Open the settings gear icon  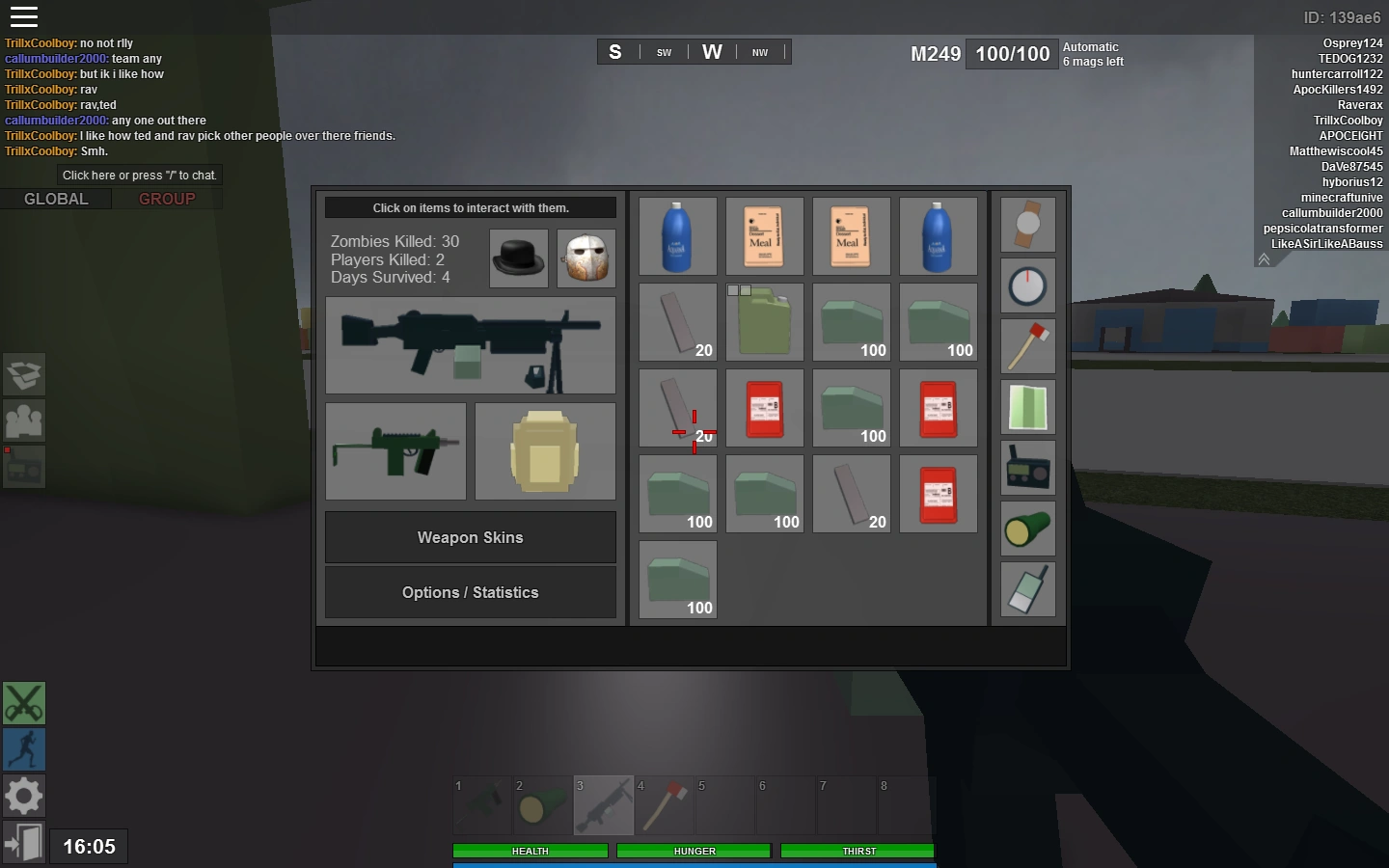coord(23,796)
